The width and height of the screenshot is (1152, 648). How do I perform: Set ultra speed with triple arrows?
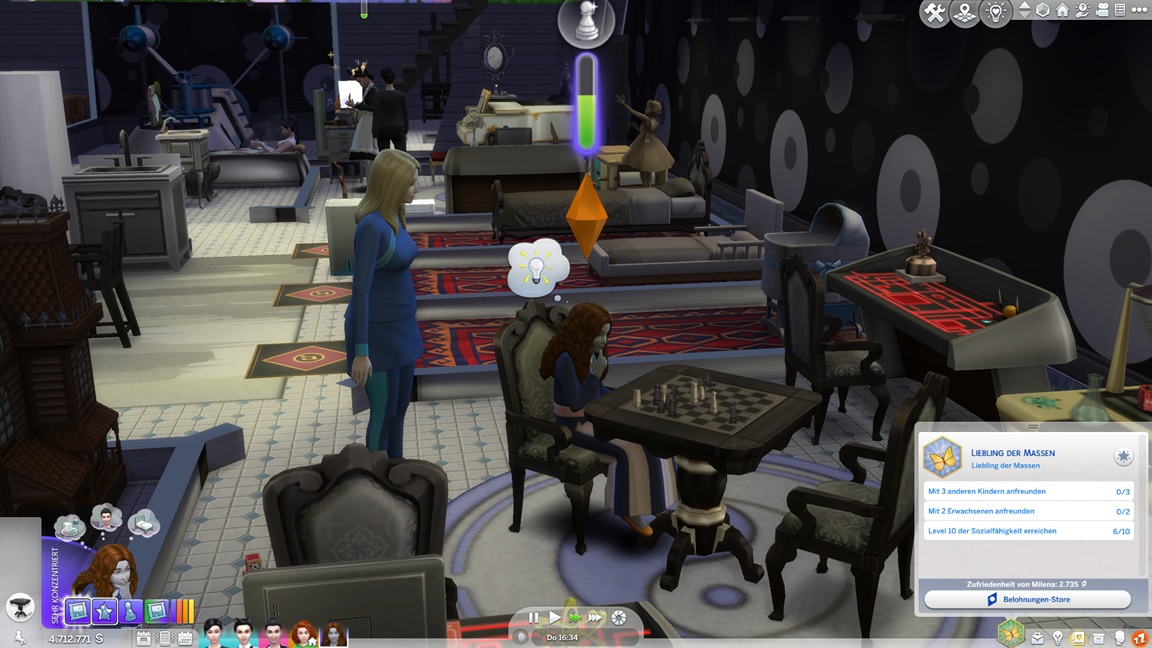[x=596, y=618]
